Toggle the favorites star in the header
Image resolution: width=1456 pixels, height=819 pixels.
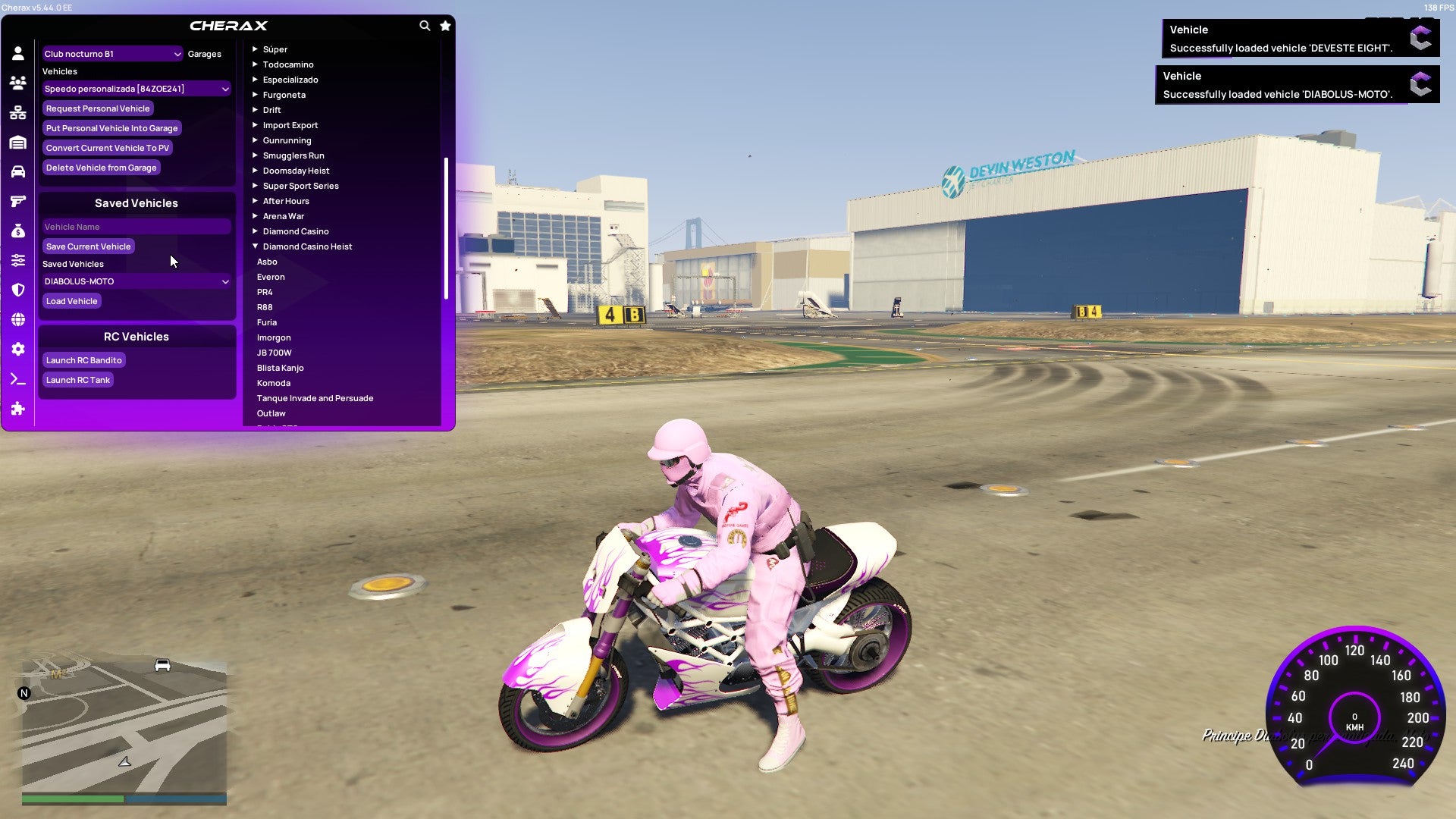click(x=445, y=25)
